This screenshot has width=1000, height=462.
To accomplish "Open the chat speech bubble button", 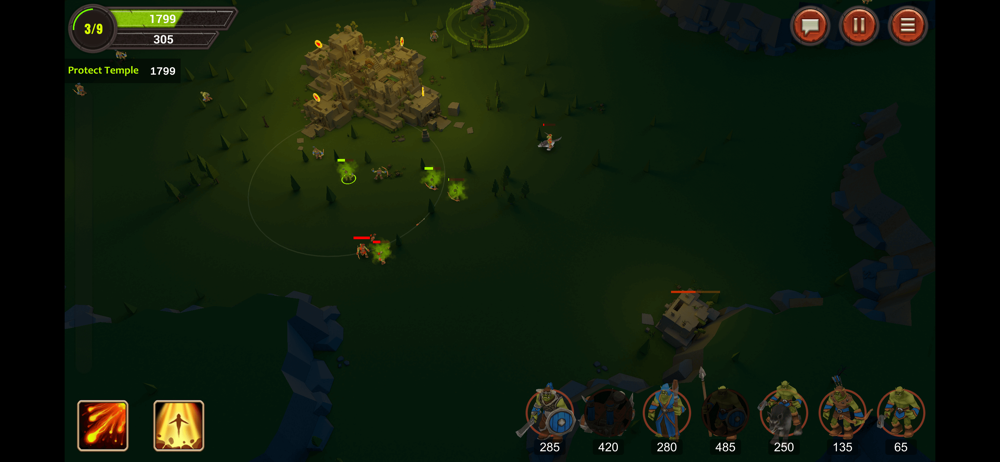I will pyautogui.click(x=810, y=26).
